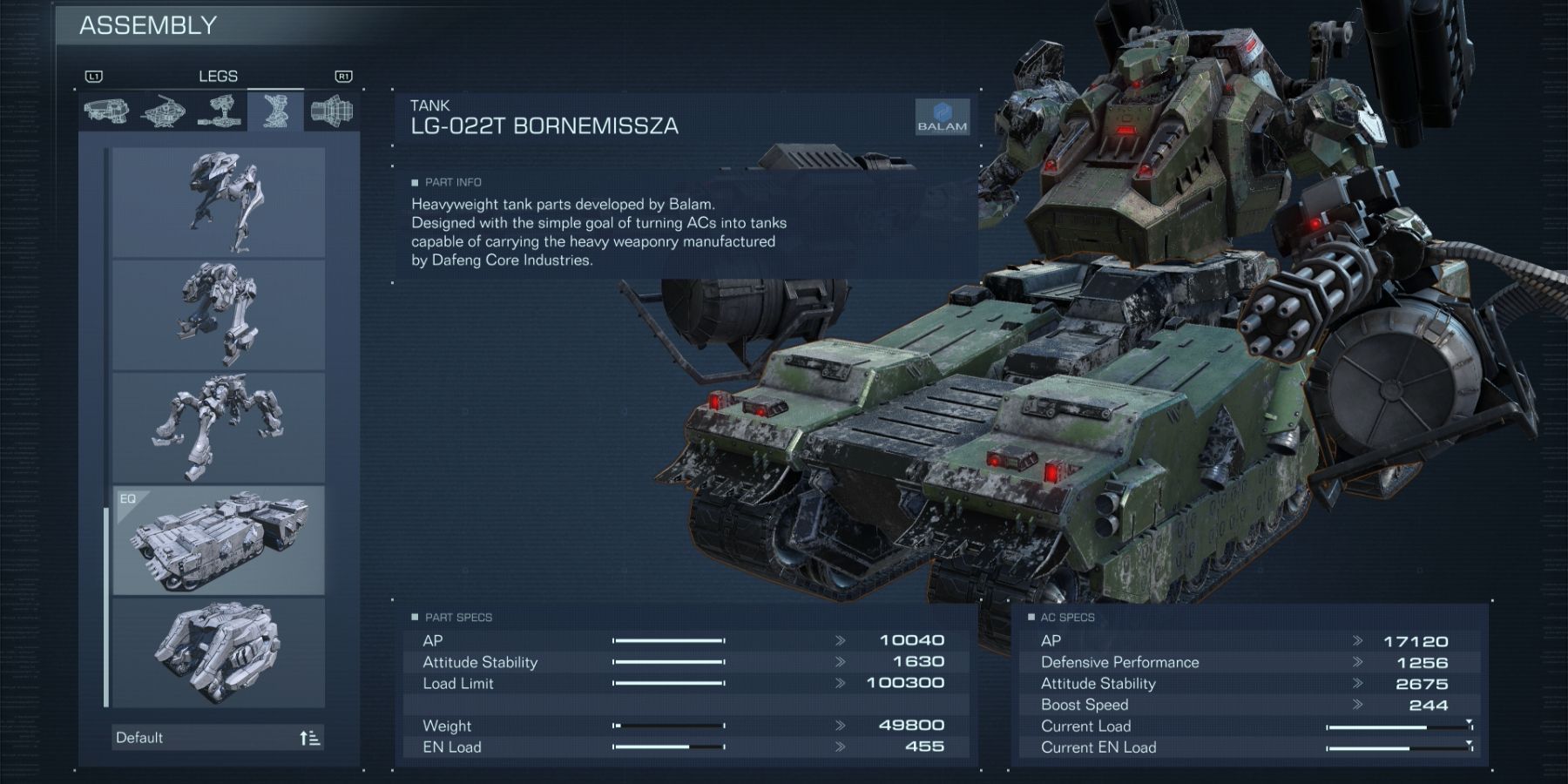1568x784 pixels.
Task: Click the L1 shoulder button prompt
Action: tap(93, 76)
